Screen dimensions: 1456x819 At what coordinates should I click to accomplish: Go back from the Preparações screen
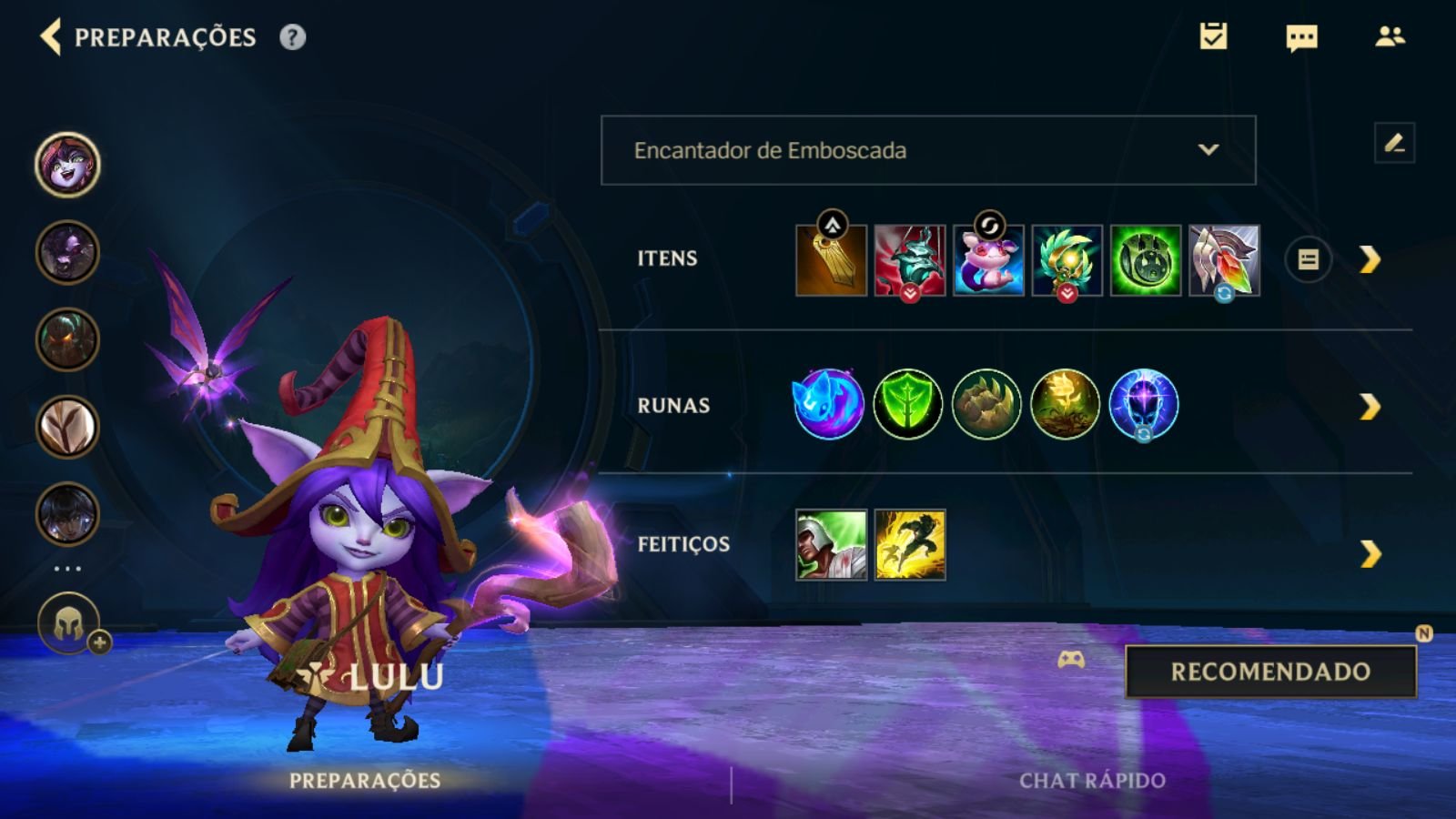click(x=51, y=37)
